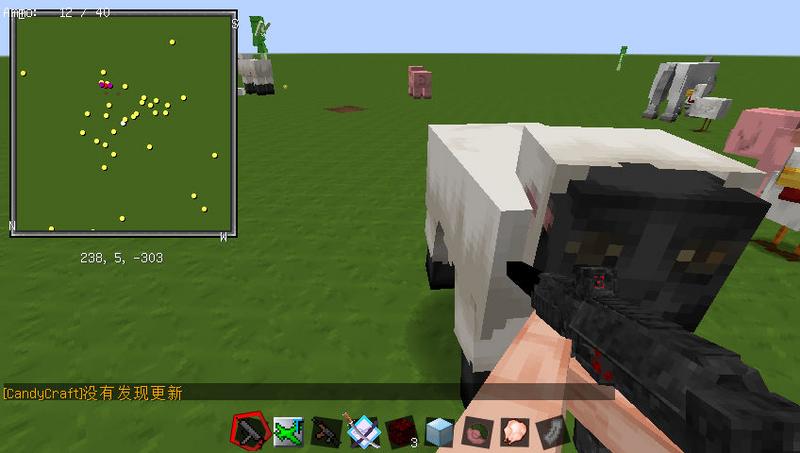Select the black gun hotbar slot
Screen dimensions: 800x453
248,431
